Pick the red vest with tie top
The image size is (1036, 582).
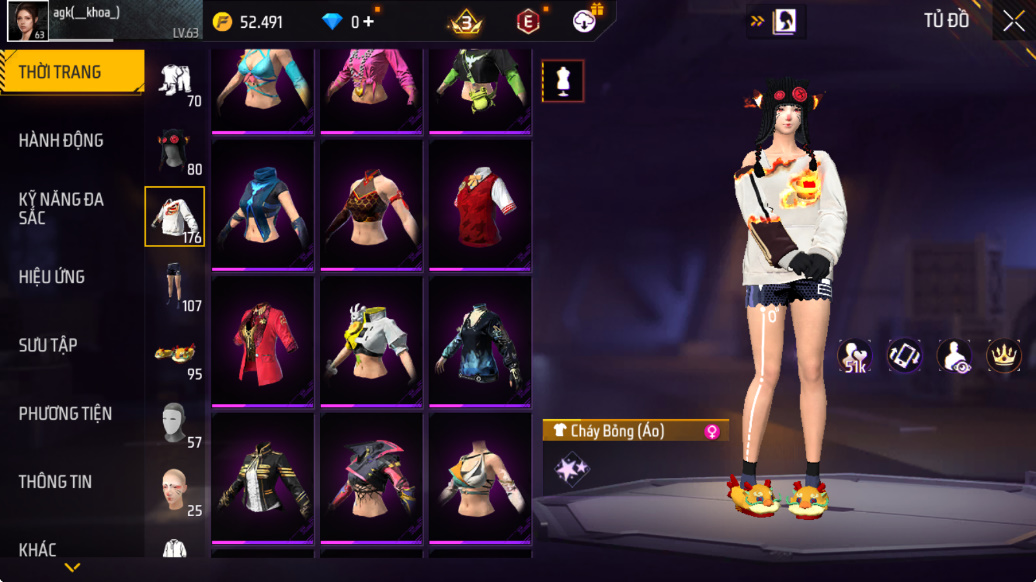click(x=480, y=204)
